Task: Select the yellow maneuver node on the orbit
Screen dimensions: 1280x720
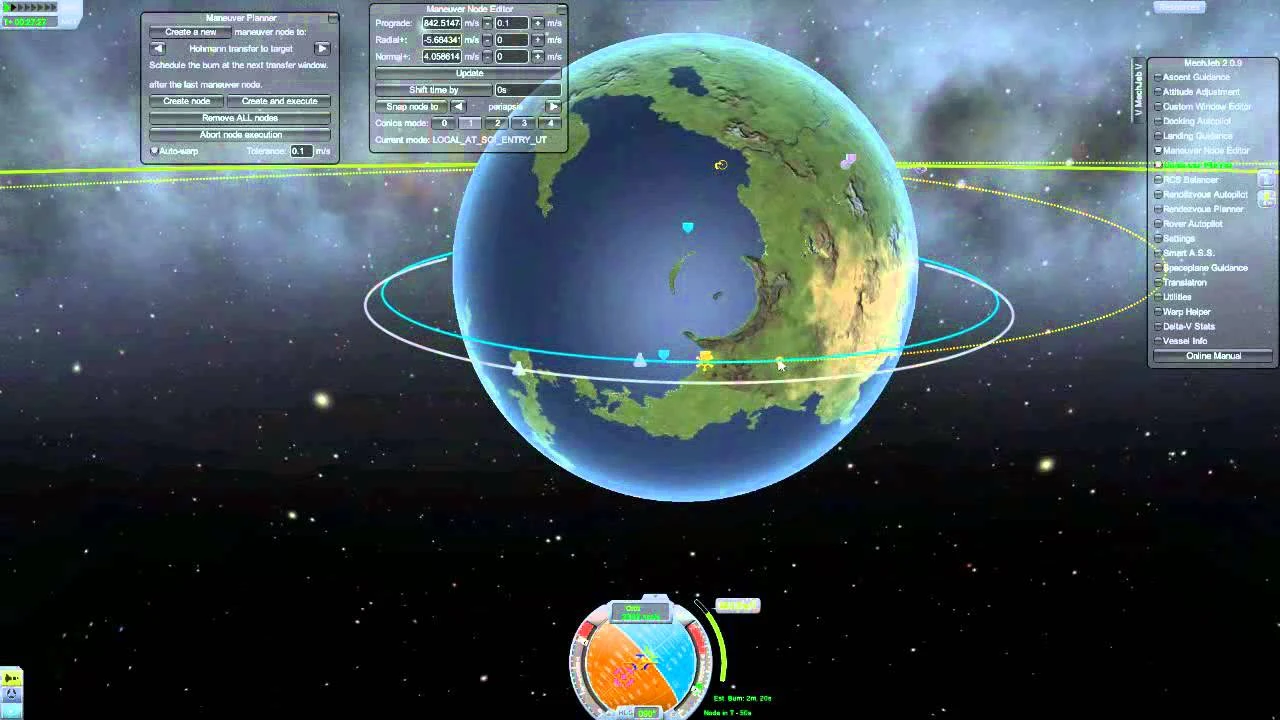Action: (706, 360)
